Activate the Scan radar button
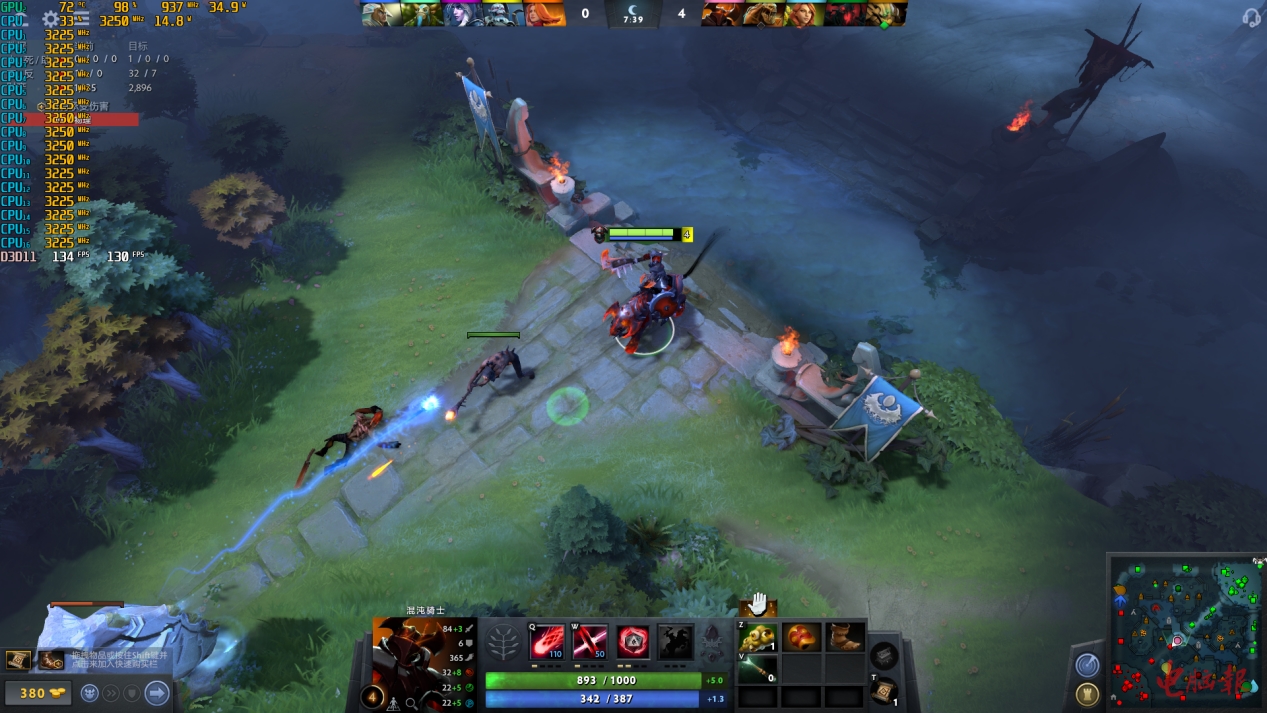 [1087, 665]
